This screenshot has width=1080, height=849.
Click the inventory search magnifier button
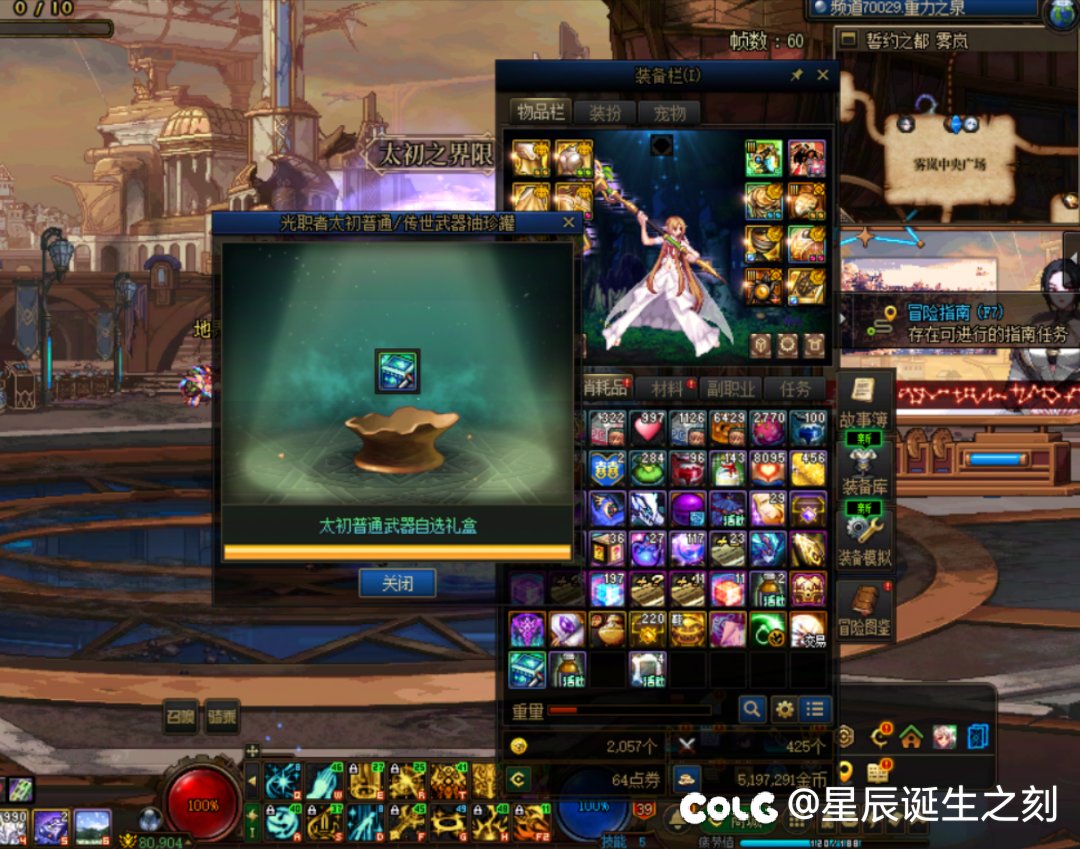752,709
